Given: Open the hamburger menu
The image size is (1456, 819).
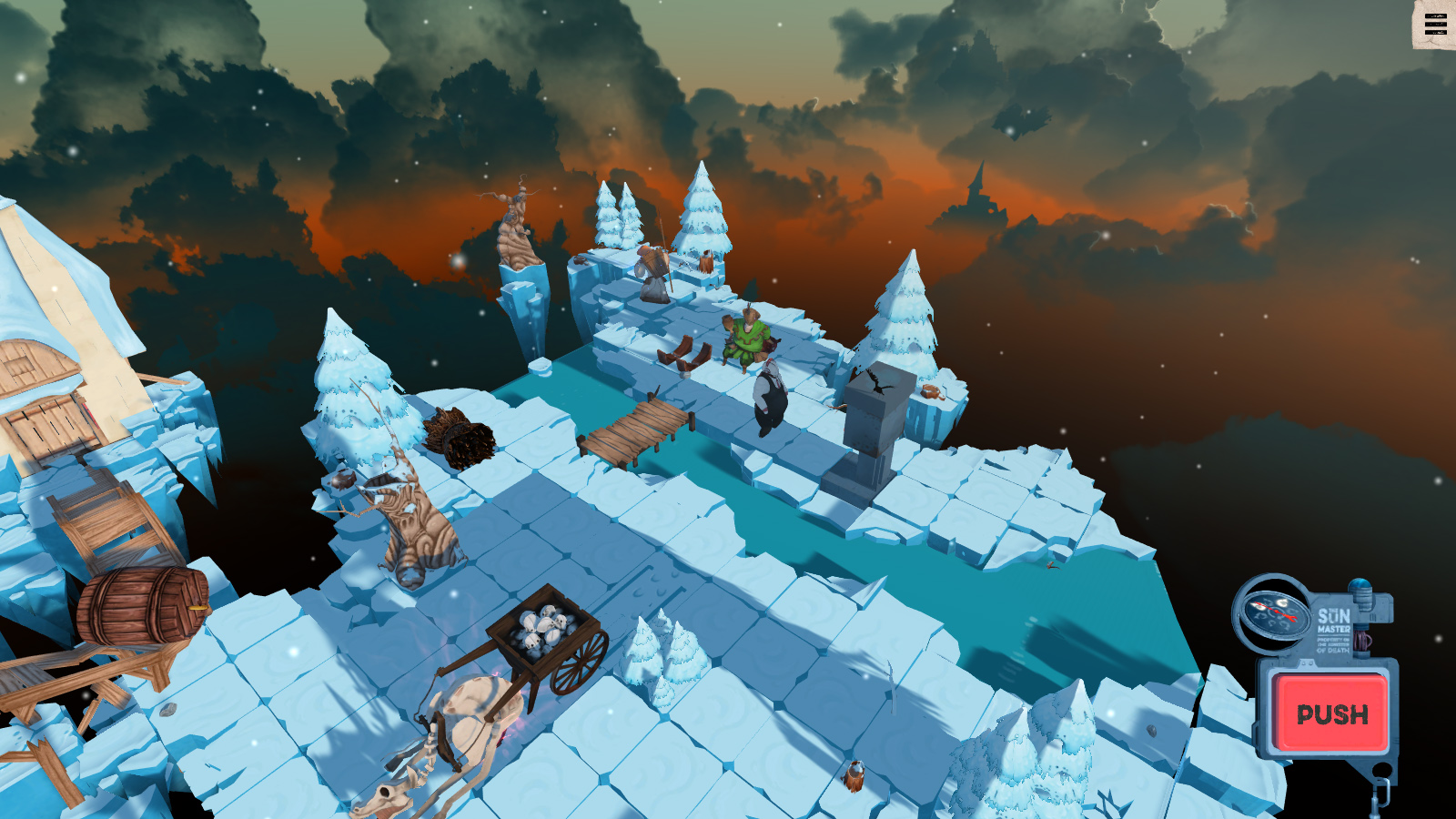Looking at the screenshot, I should pos(1435,25).
